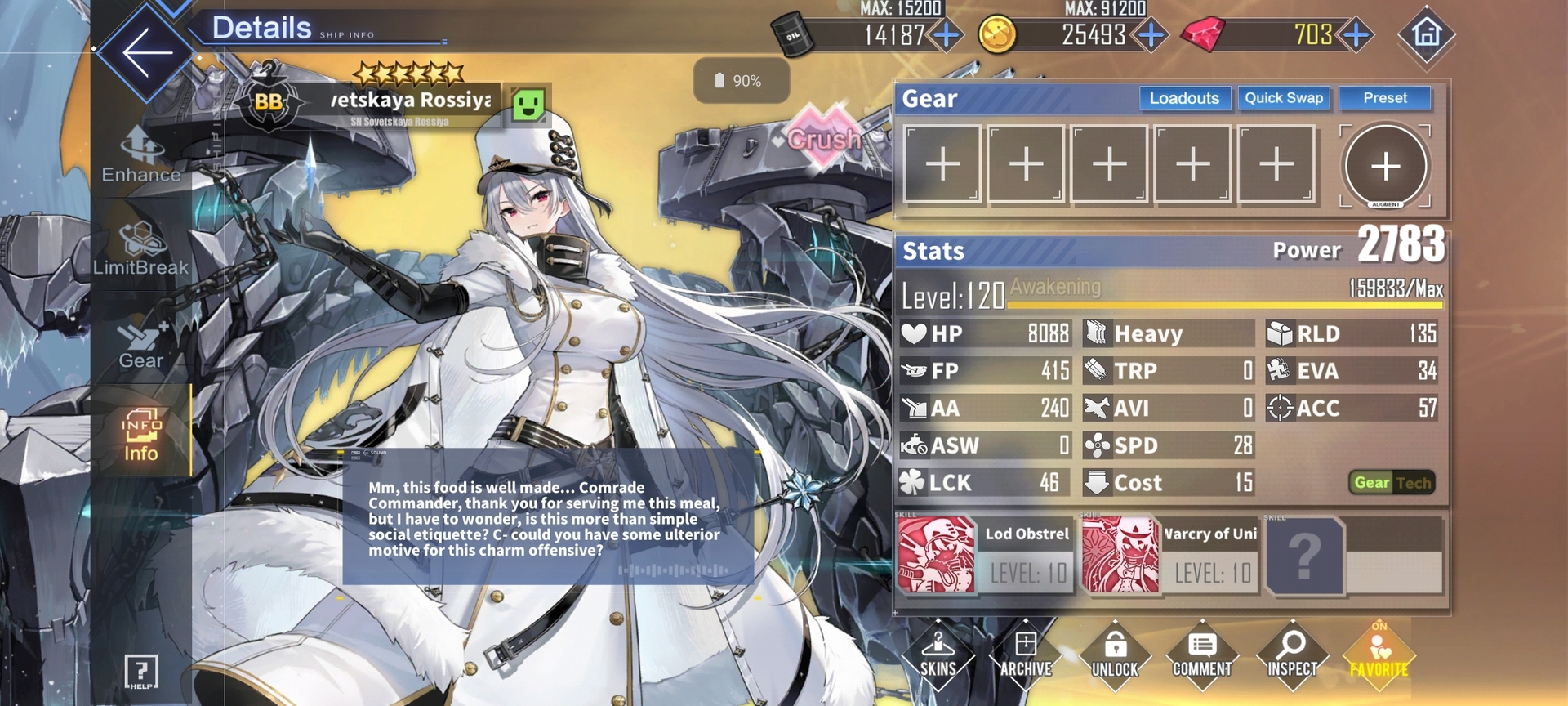Open gear Loadouts
Screen dimensions: 1568x706
(x=1184, y=99)
